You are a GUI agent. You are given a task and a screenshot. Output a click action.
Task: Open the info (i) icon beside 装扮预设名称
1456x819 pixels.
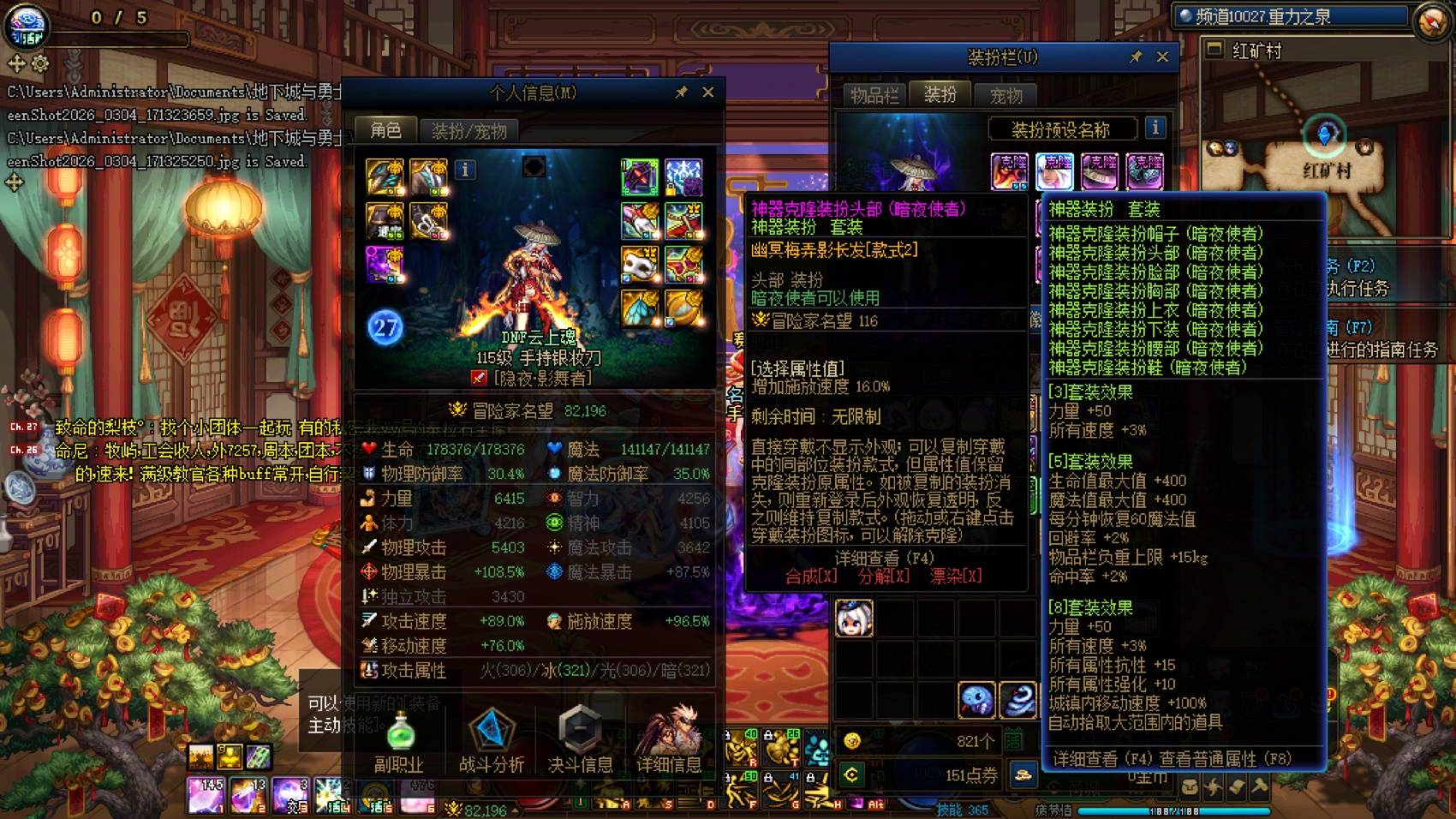coord(1155,129)
